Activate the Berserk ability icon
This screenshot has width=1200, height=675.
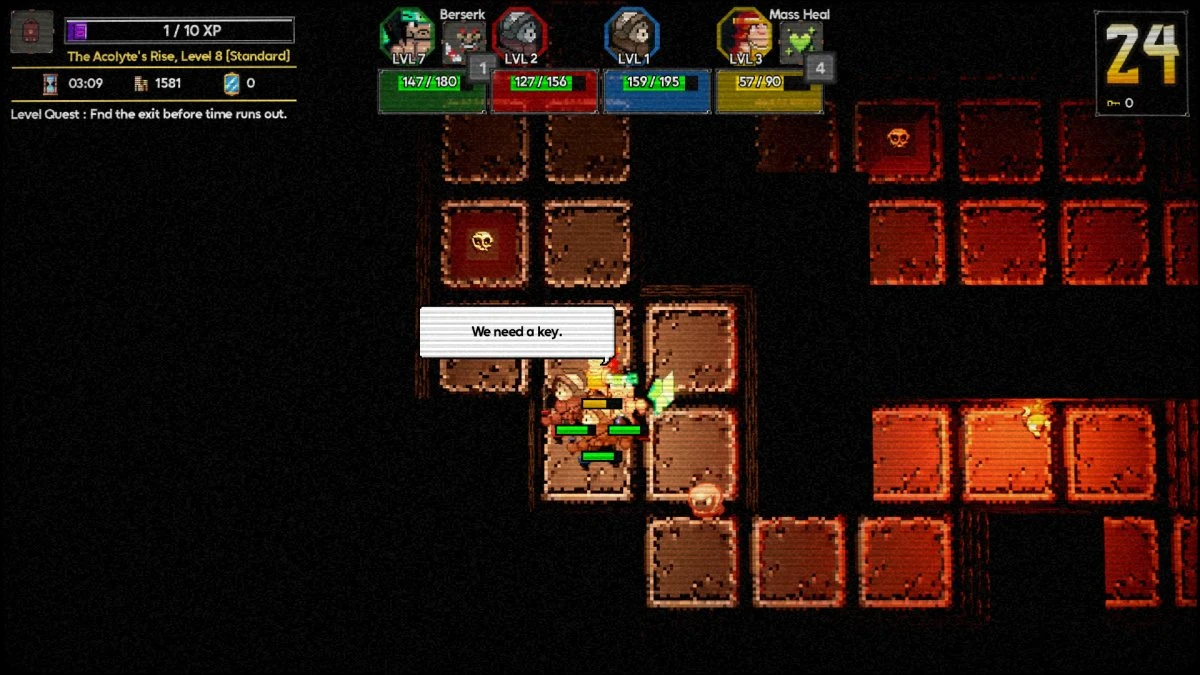pyautogui.click(x=462, y=40)
